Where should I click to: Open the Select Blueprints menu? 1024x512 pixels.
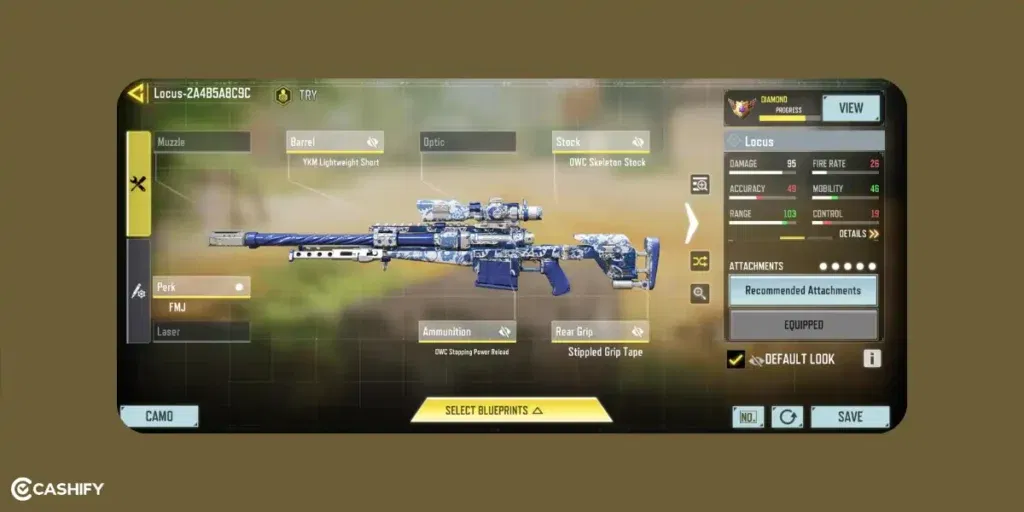point(510,410)
